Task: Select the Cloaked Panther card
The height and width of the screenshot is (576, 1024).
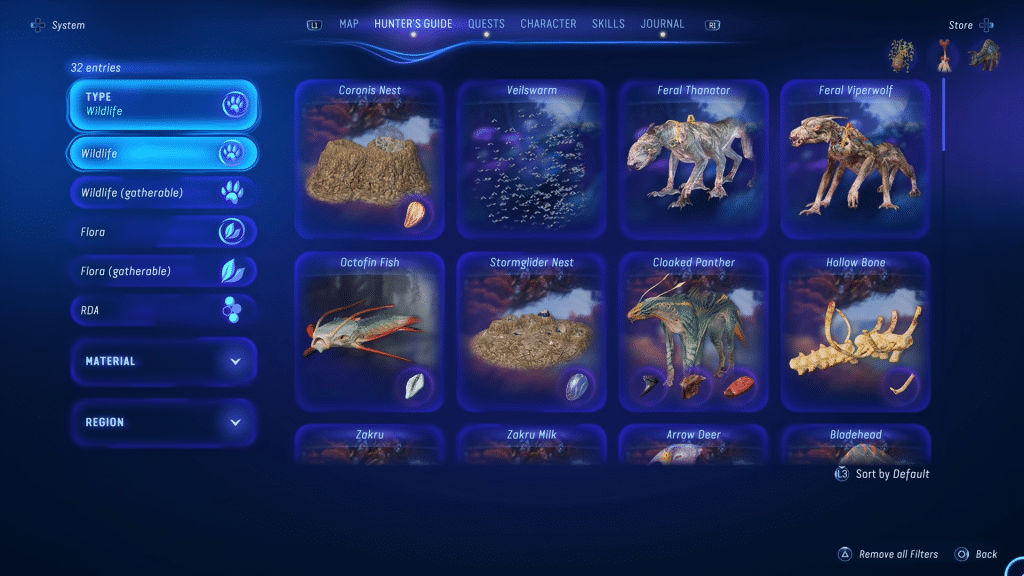Action: click(x=693, y=332)
